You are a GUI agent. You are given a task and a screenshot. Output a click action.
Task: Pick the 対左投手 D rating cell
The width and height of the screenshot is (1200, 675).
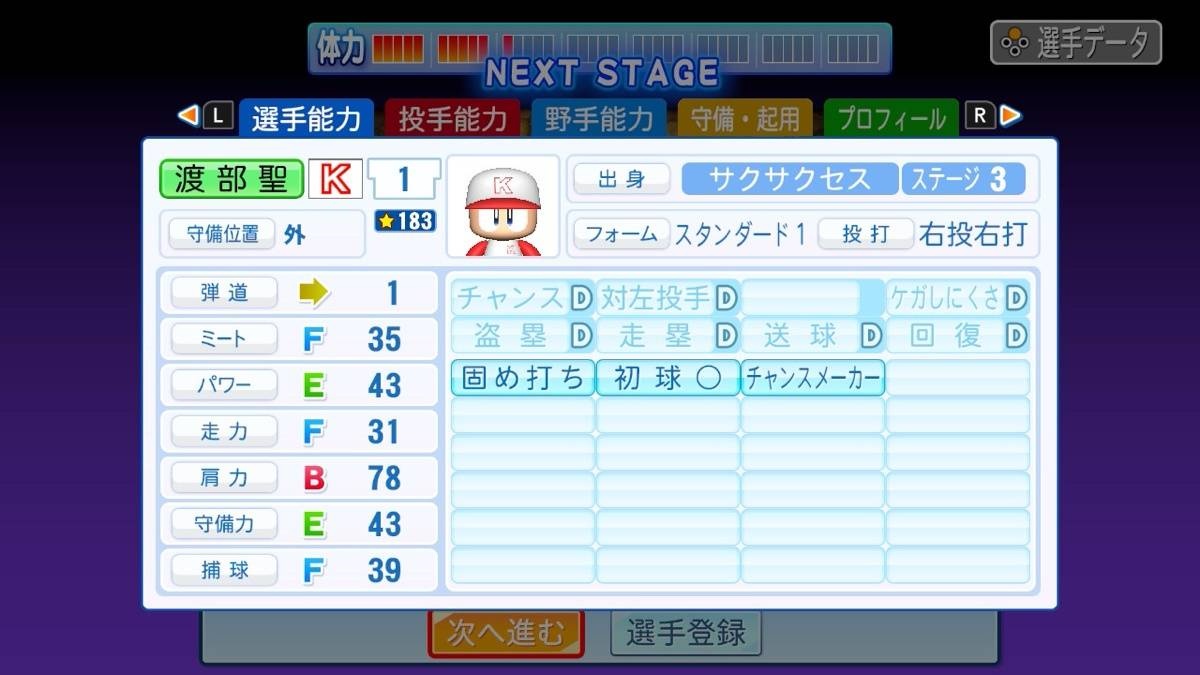[667, 298]
